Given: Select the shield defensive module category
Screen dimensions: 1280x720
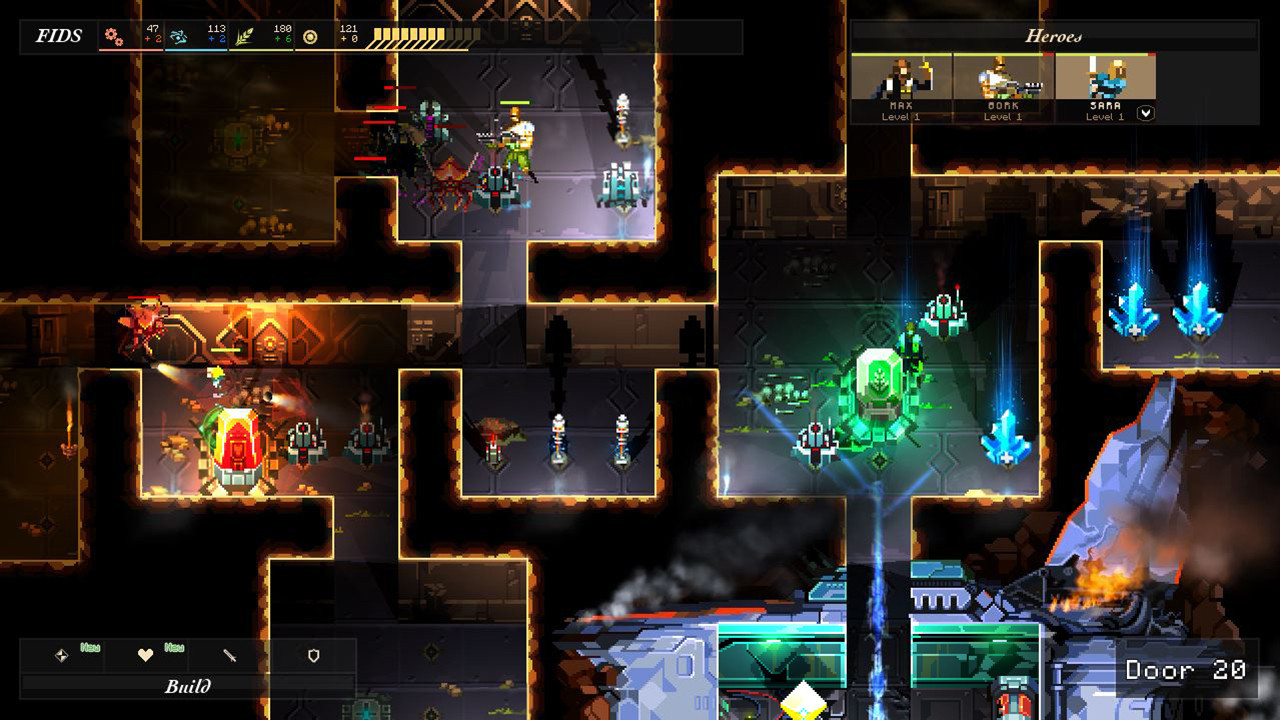Looking at the screenshot, I should click(x=314, y=656).
